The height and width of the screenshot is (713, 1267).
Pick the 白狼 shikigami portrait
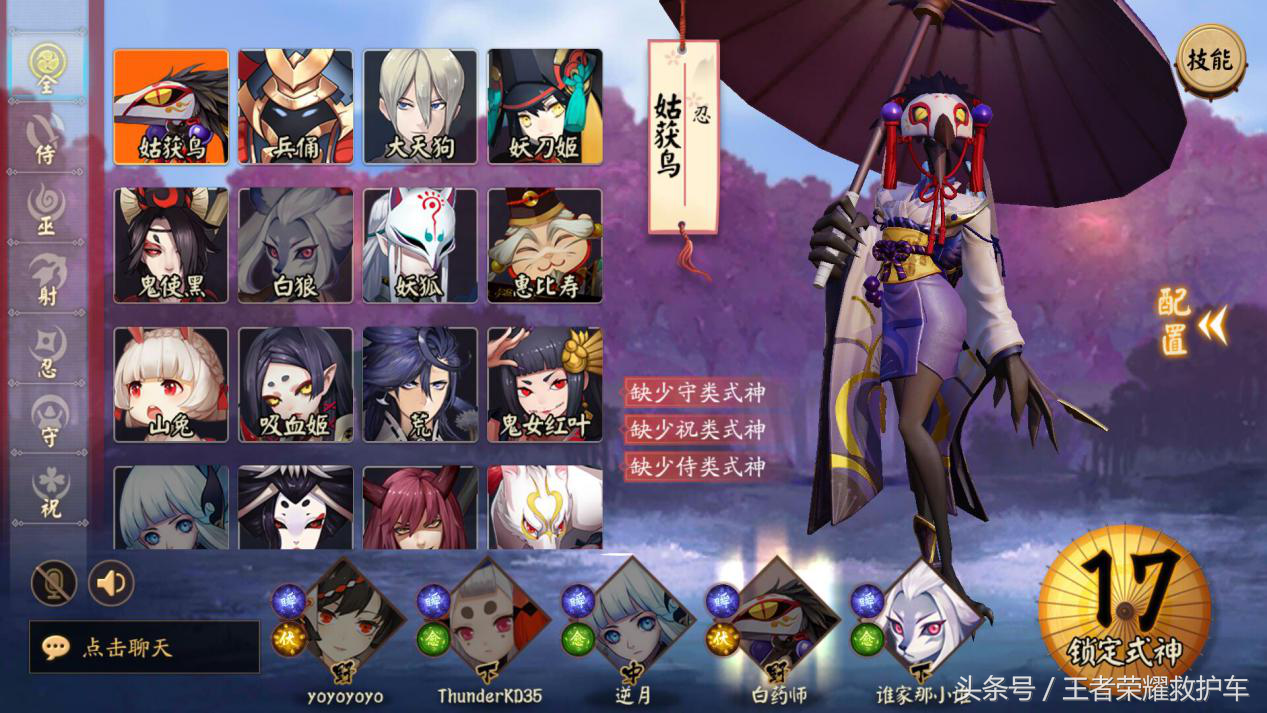(295, 246)
